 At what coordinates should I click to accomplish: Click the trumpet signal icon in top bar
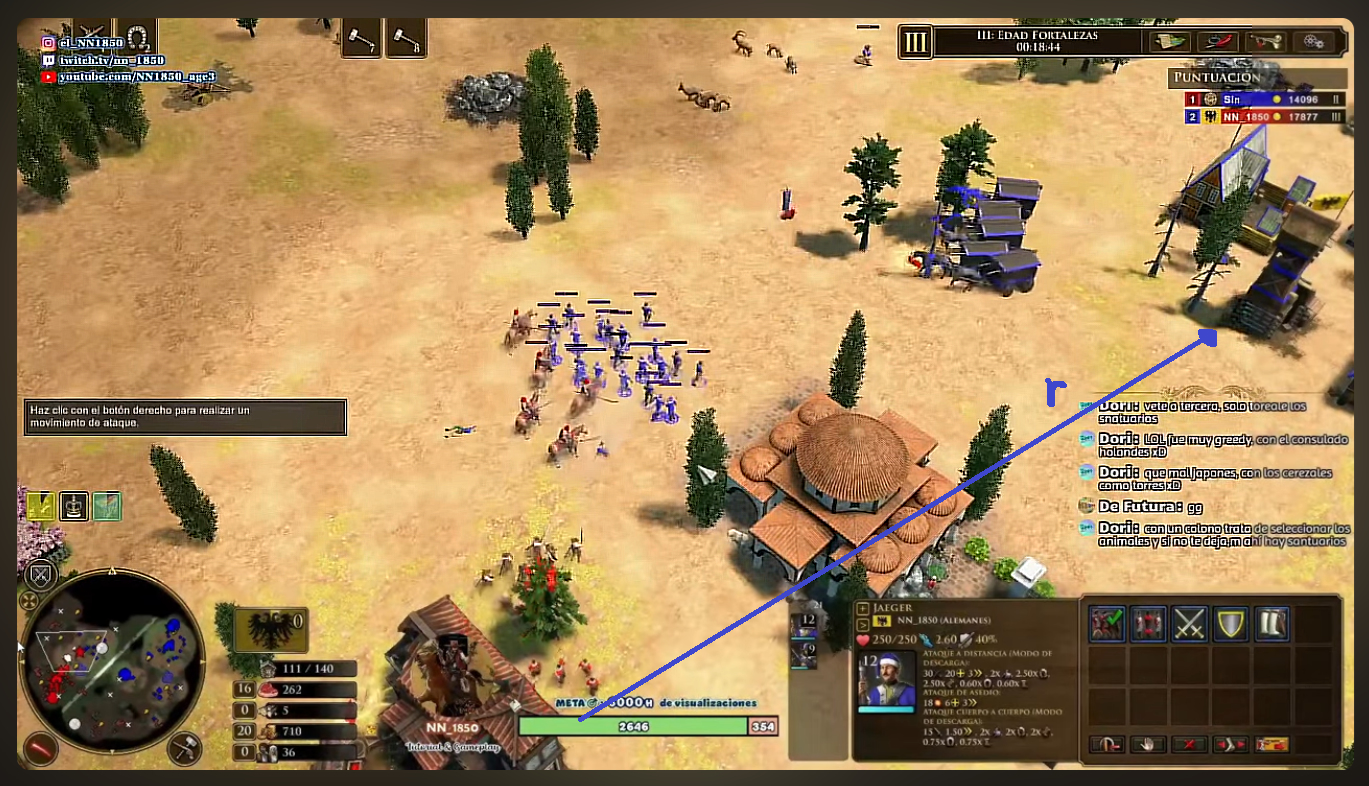point(1270,42)
